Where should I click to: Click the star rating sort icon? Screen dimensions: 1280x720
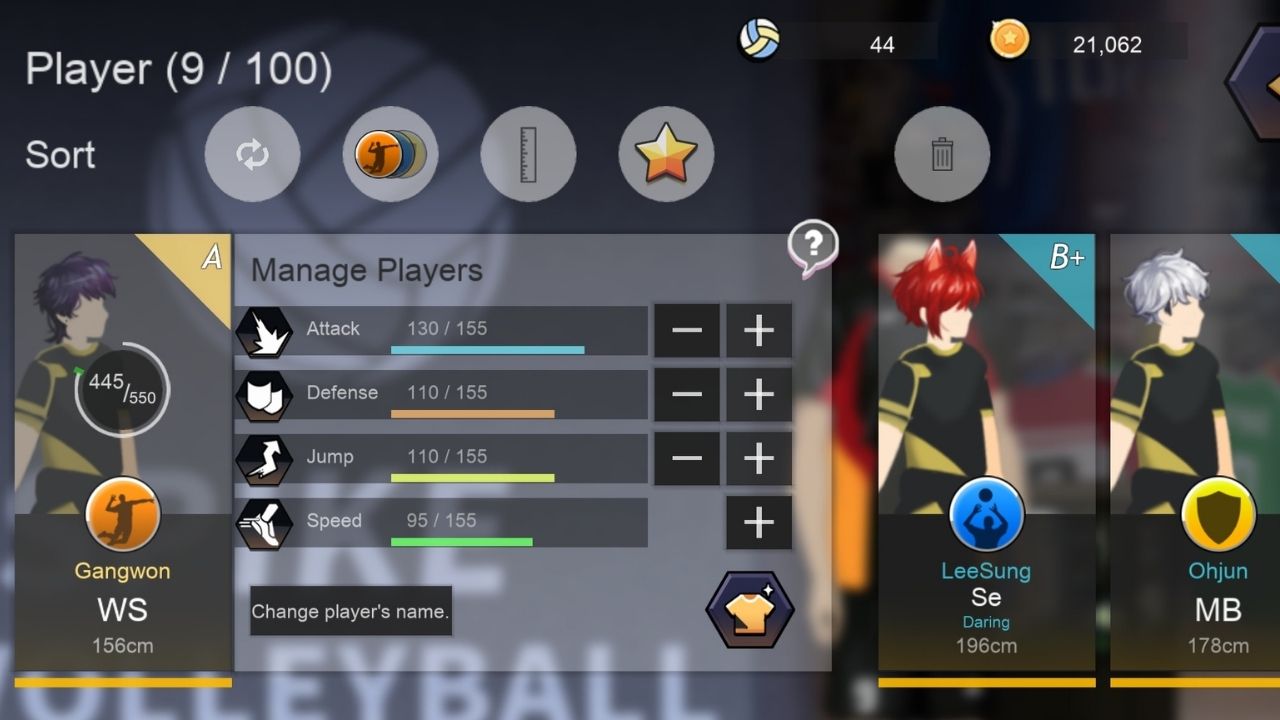point(666,154)
